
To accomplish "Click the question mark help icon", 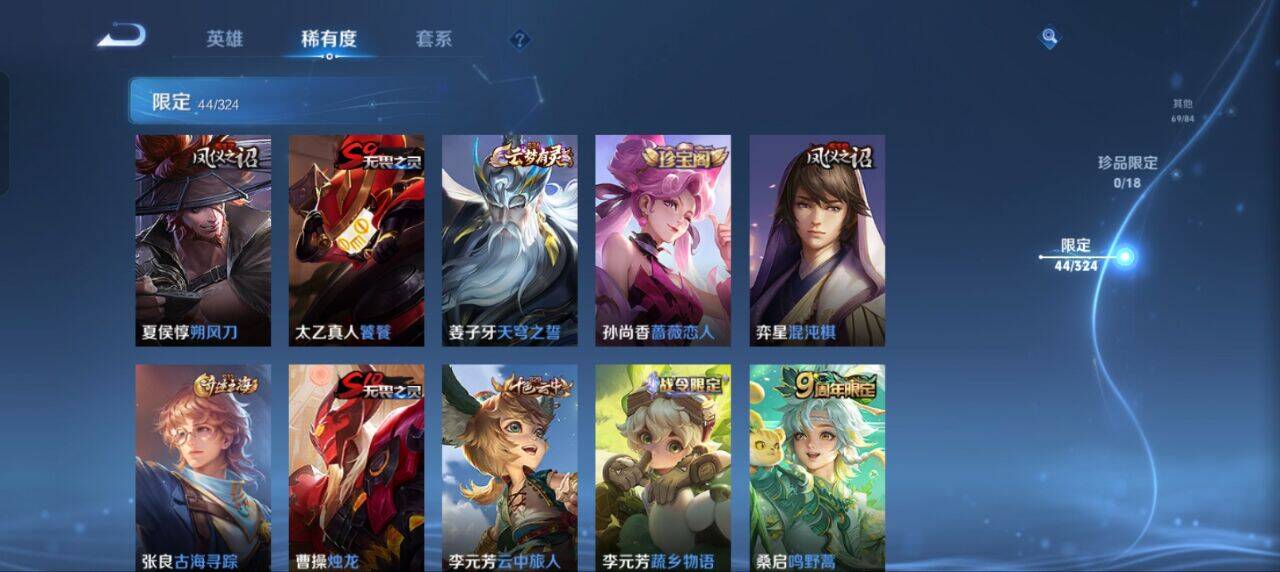I will pos(519,40).
